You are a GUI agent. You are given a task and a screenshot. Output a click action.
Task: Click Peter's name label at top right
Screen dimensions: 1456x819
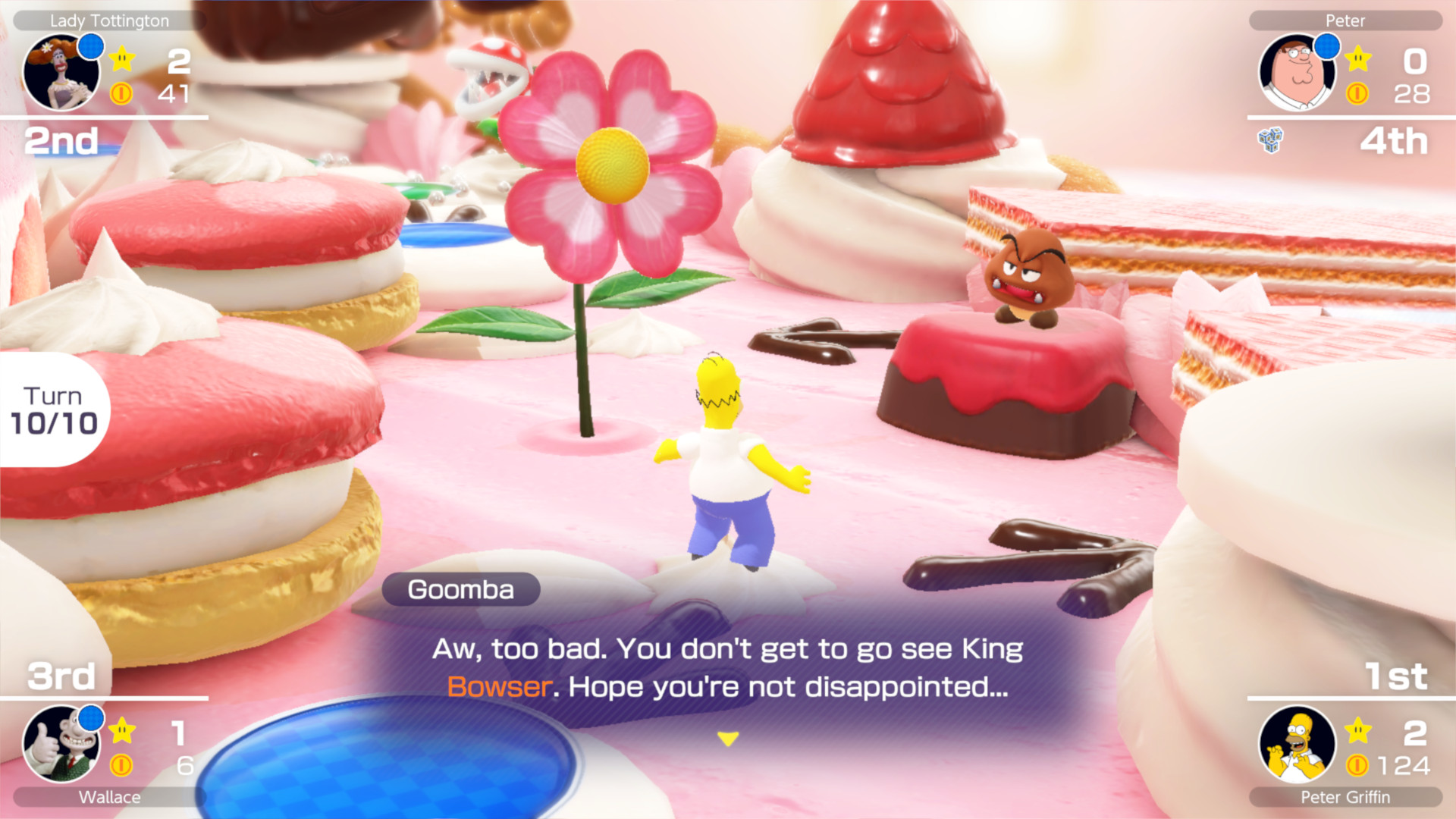[1346, 20]
